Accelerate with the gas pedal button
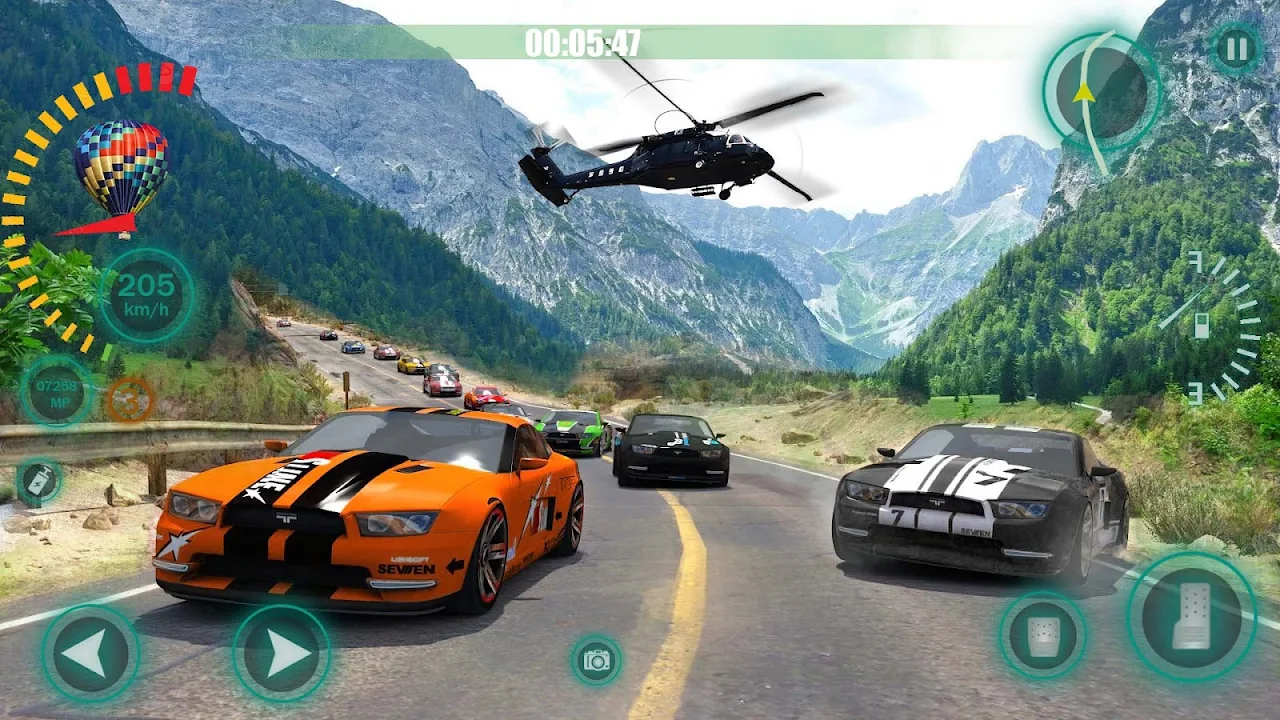Image resolution: width=1280 pixels, height=720 pixels. [x=1191, y=617]
